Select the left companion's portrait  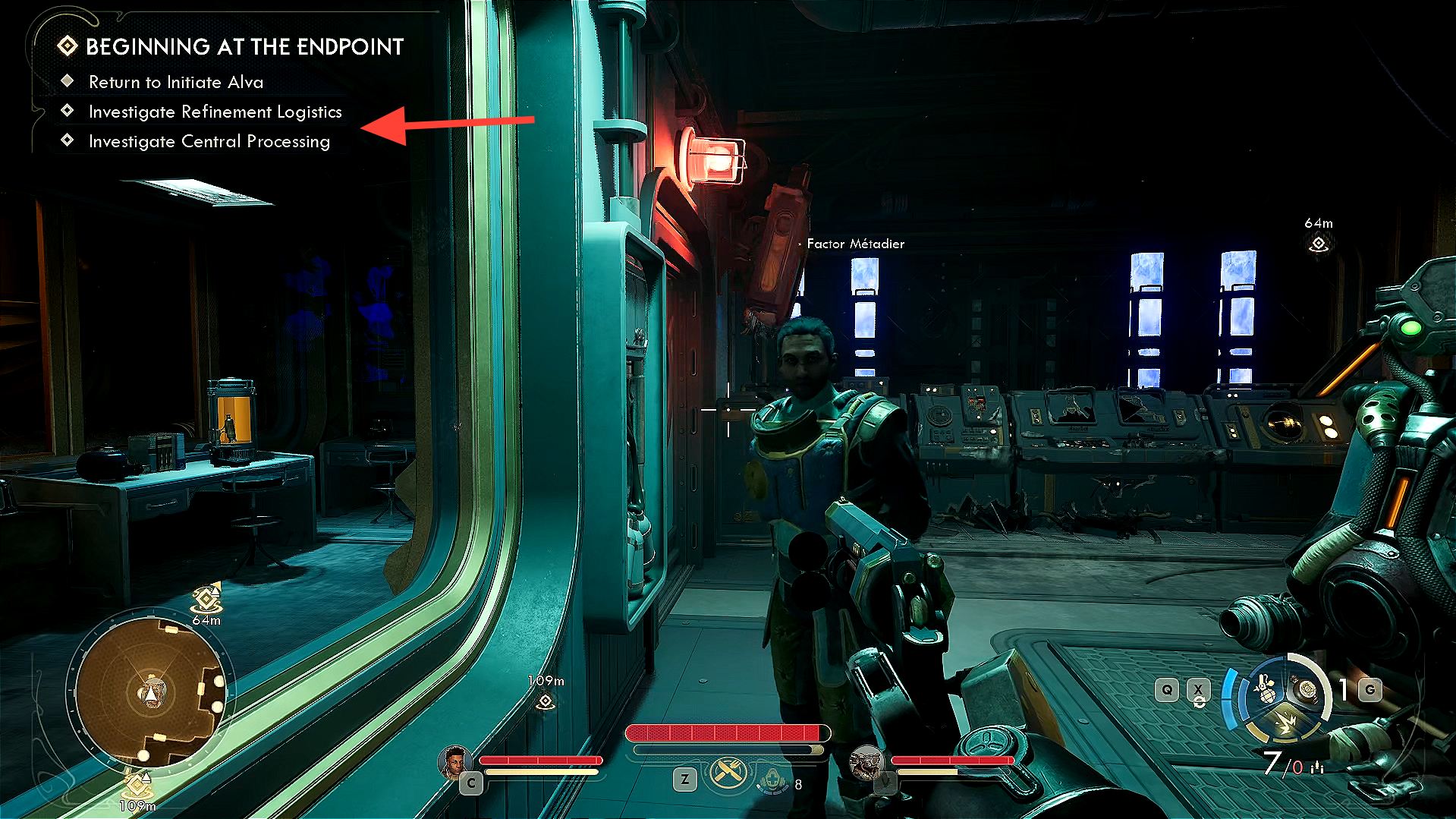pos(454,761)
